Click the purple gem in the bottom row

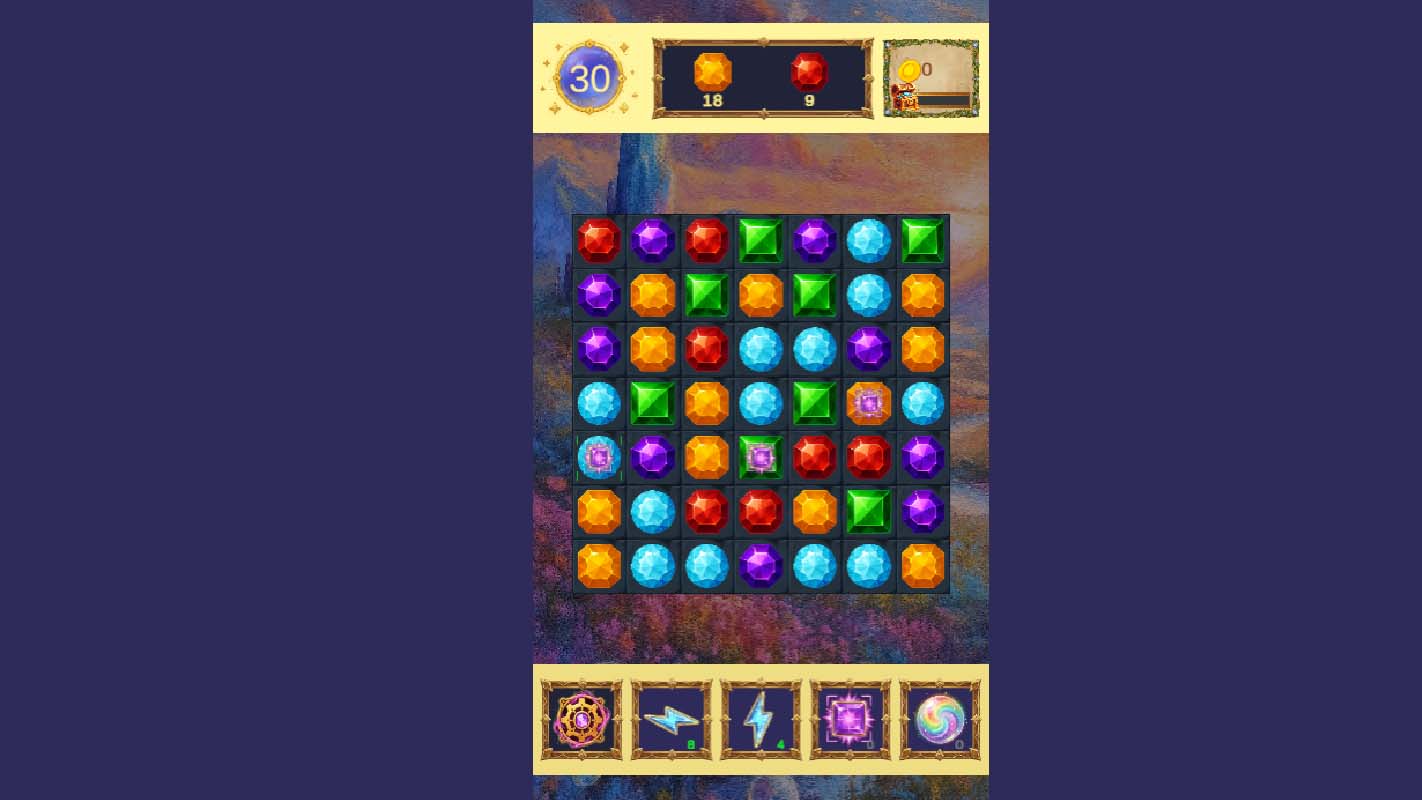pos(760,565)
